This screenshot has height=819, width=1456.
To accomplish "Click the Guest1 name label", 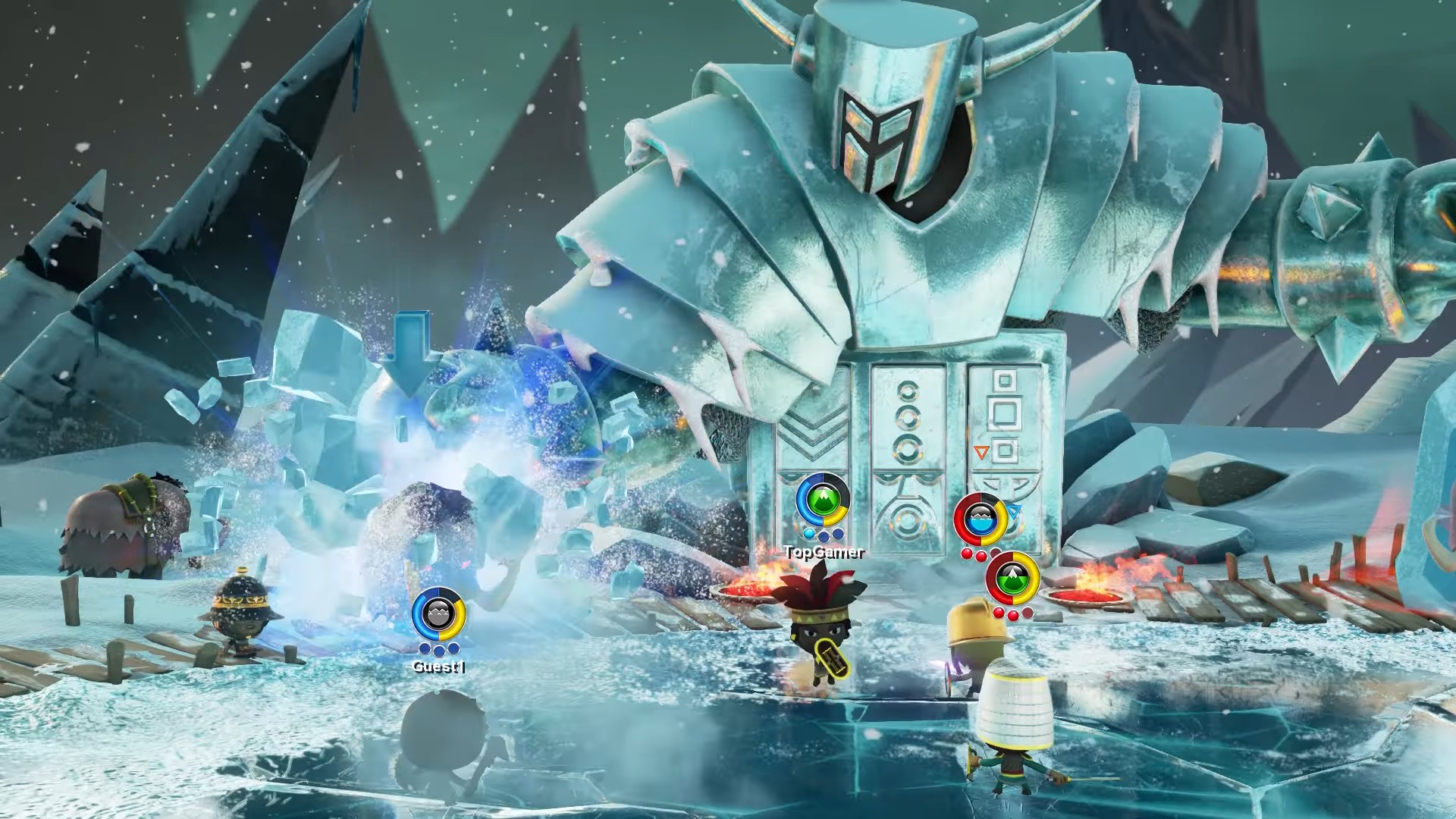I will pyautogui.click(x=439, y=666).
